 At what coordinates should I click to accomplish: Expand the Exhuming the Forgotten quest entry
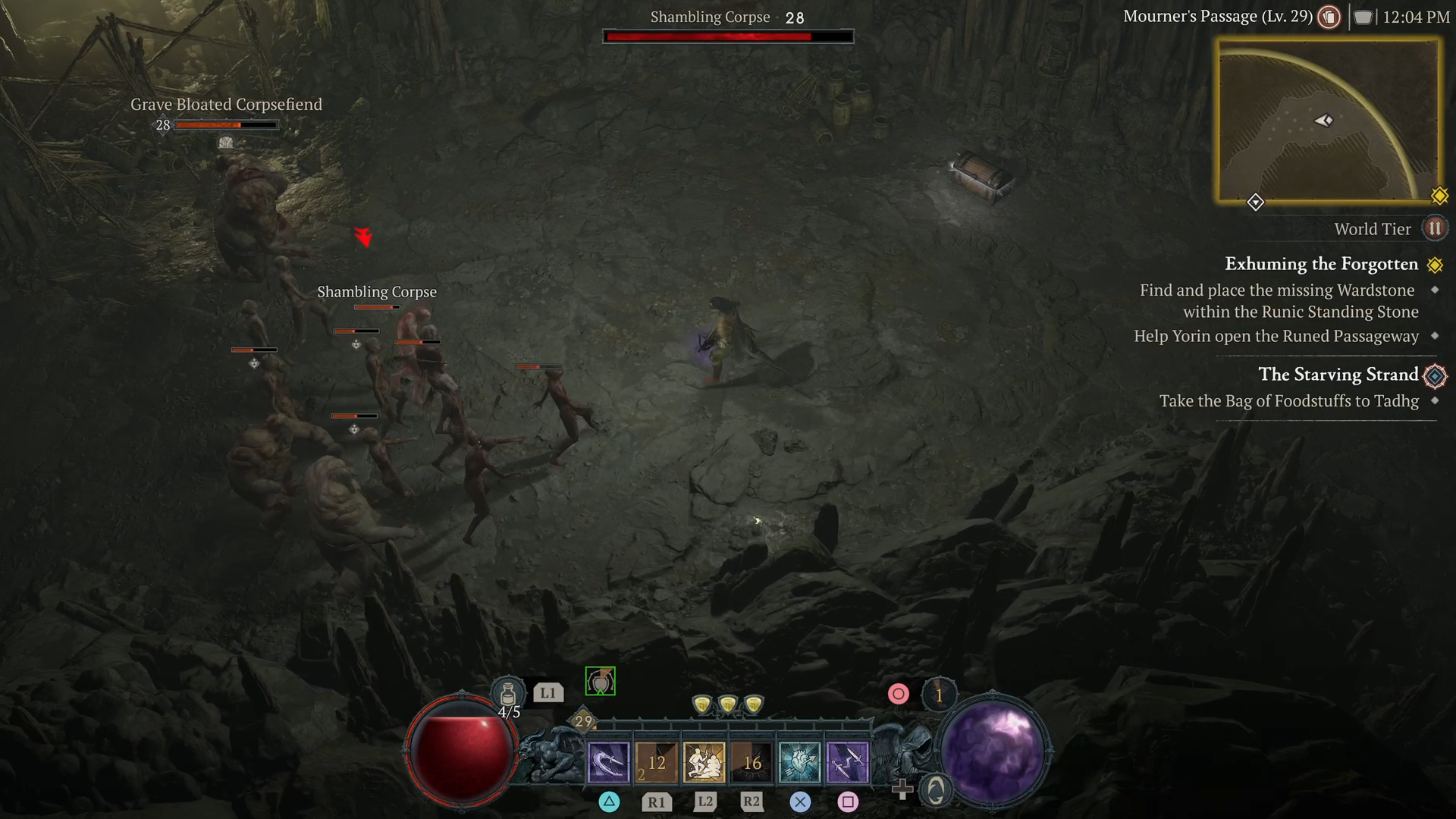[x=1322, y=264]
